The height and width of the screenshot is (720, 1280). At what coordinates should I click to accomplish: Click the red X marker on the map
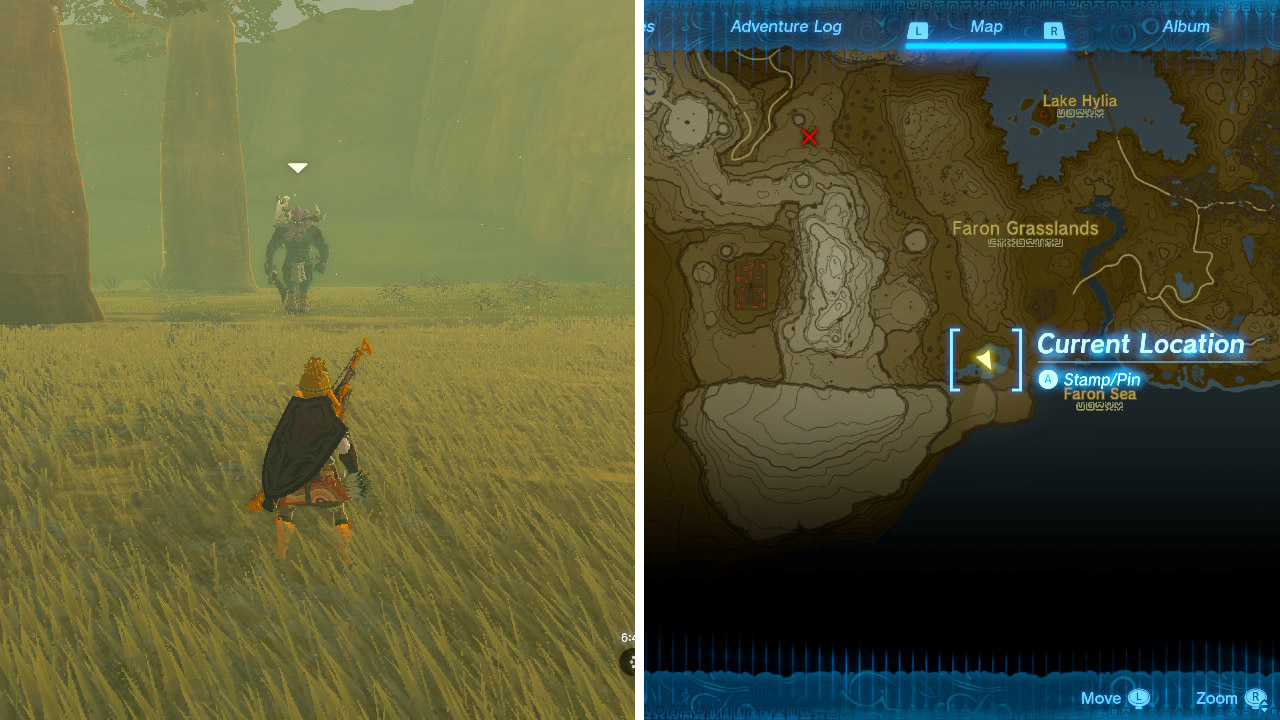point(810,138)
